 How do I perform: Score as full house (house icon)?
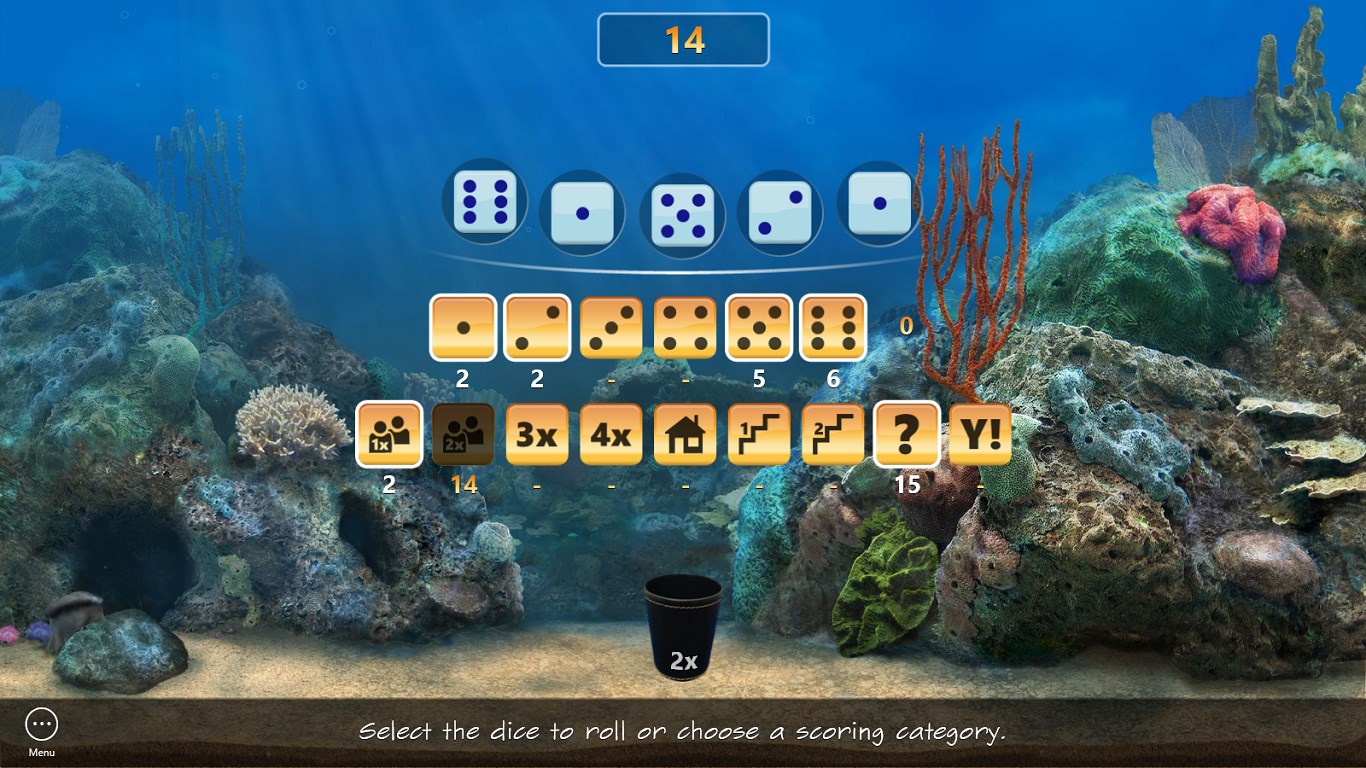(685, 434)
